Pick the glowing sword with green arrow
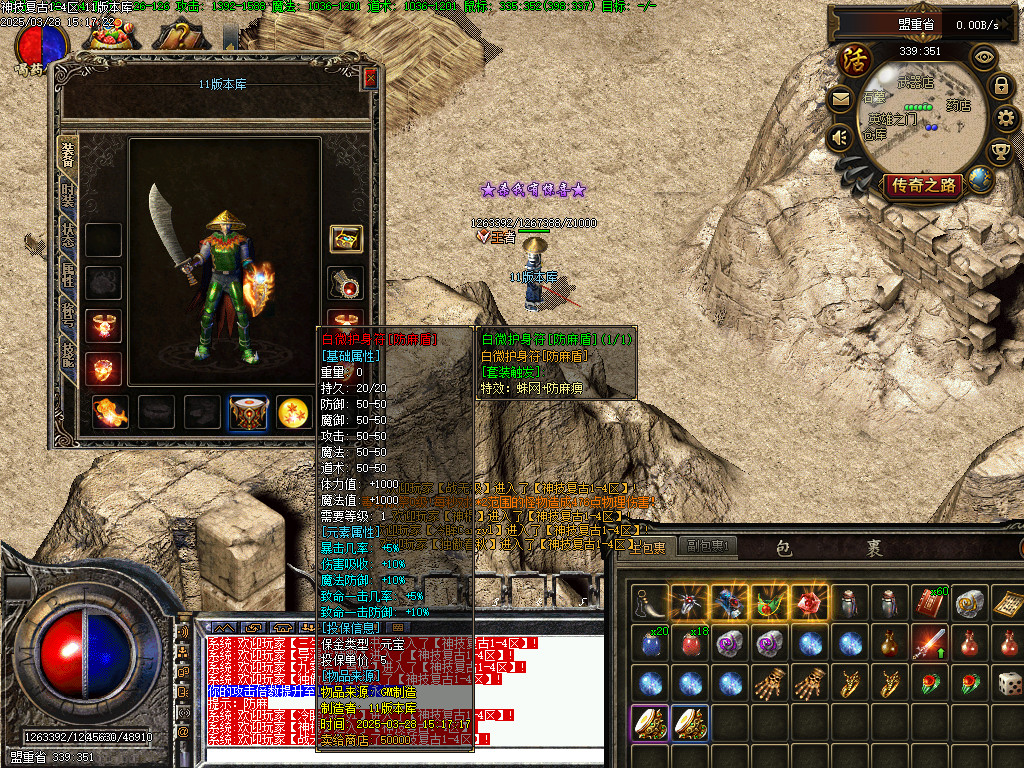This screenshot has height=768, width=1024. pyautogui.click(x=925, y=643)
